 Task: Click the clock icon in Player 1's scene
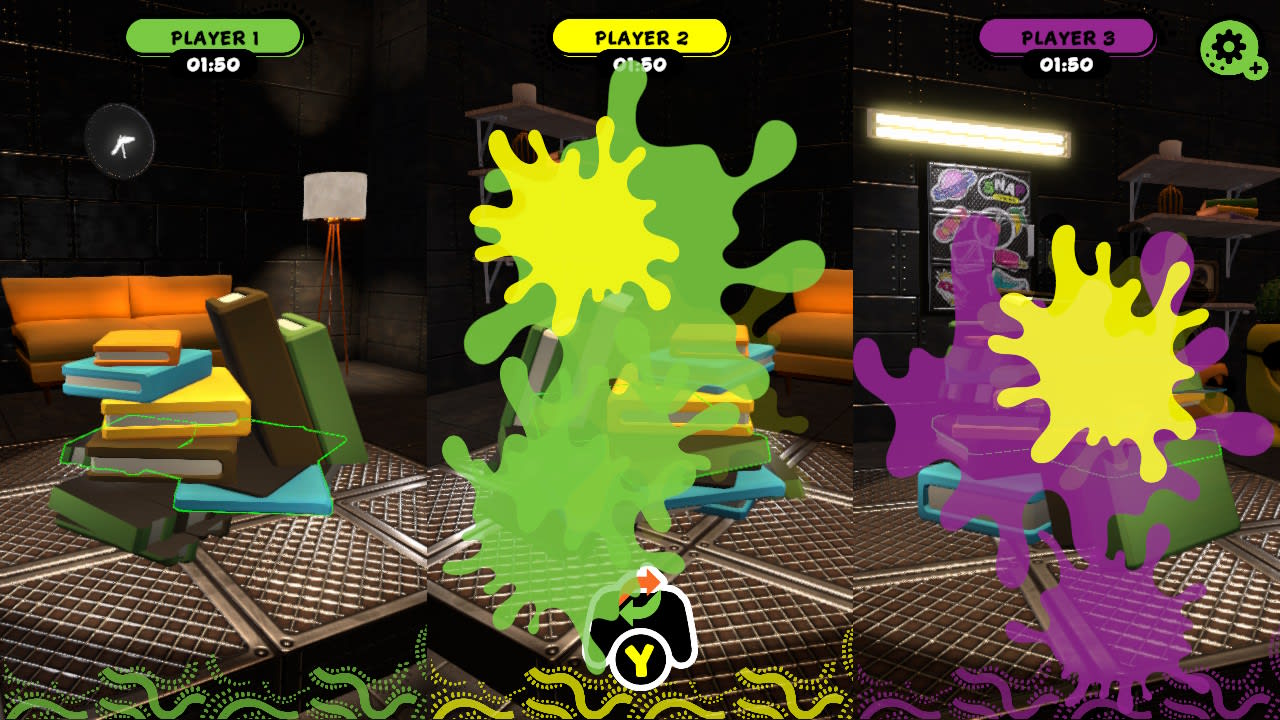(x=120, y=143)
